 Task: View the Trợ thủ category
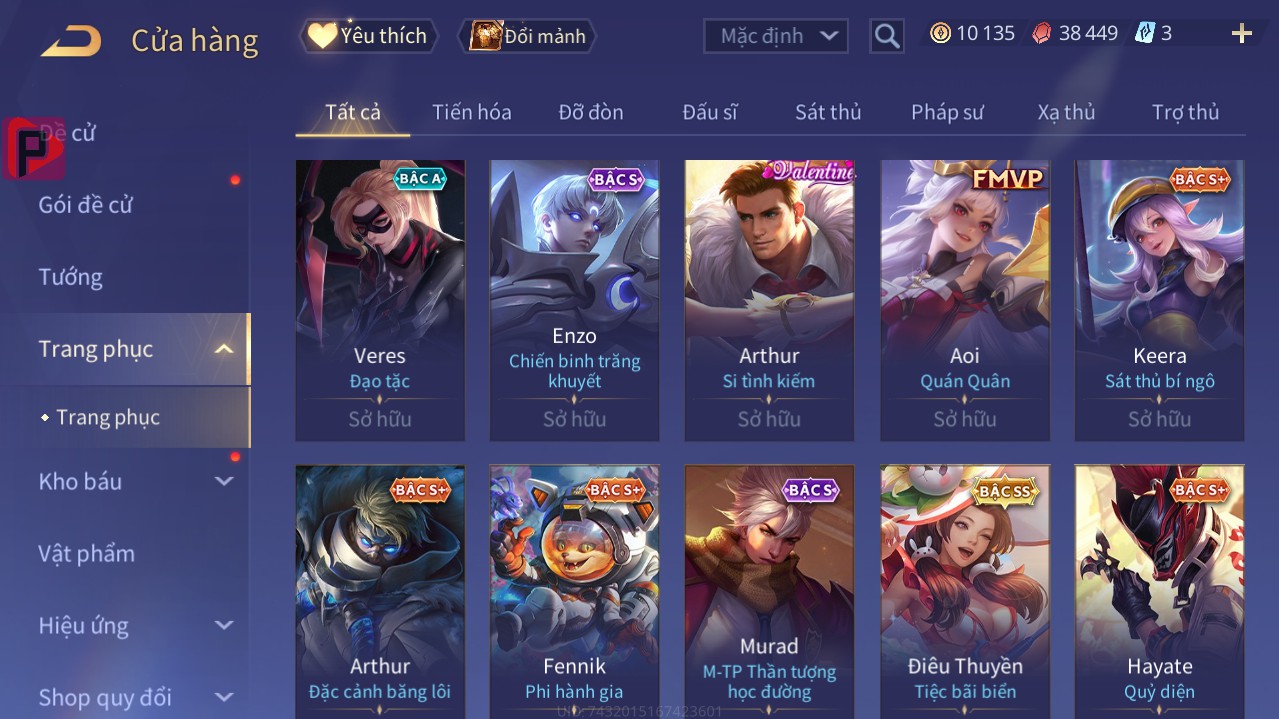point(1185,112)
